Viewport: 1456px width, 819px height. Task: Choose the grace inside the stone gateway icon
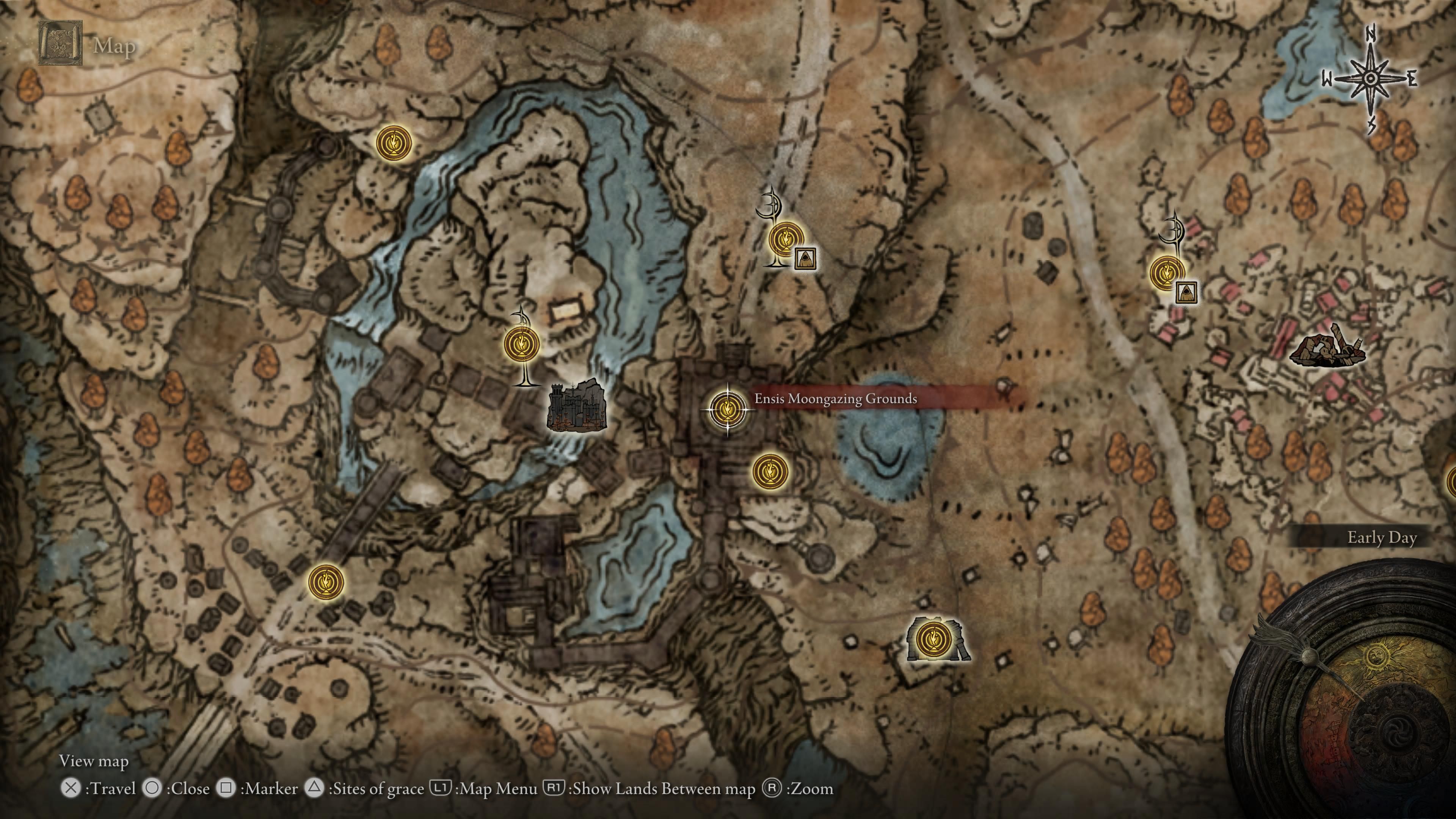pos(931,640)
